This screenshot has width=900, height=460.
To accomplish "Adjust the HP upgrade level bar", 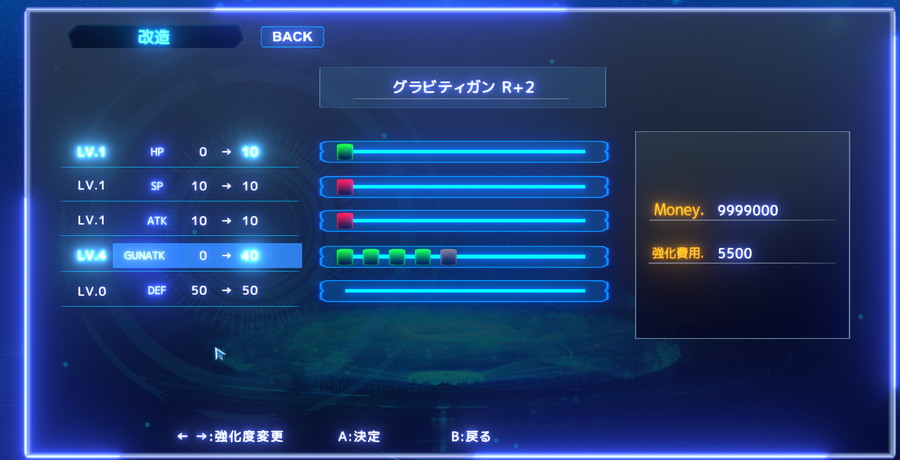I will (x=464, y=152).
